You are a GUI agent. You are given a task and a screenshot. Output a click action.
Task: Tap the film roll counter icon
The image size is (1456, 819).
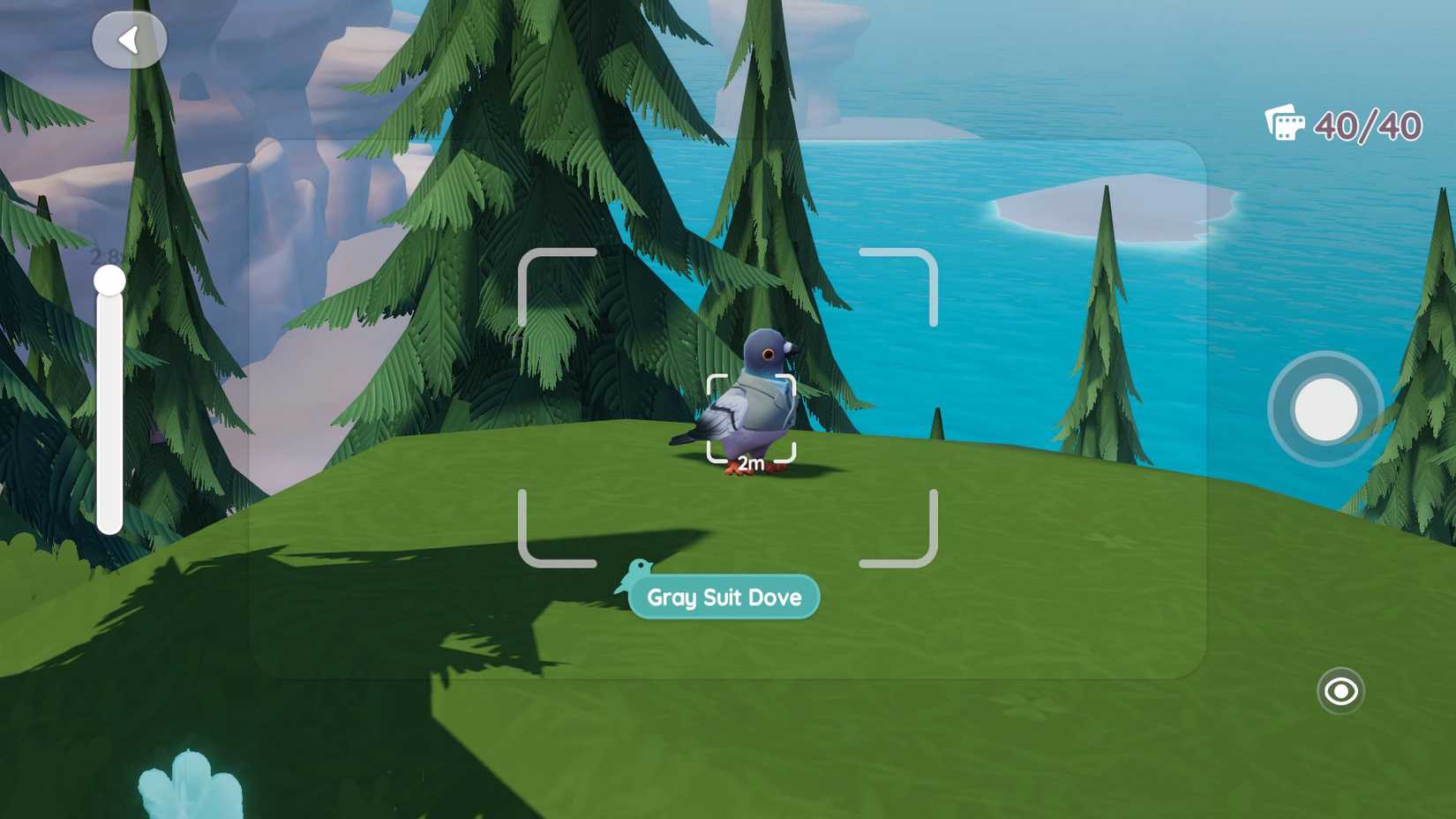pyautogui.click(x=1285, y=124)
